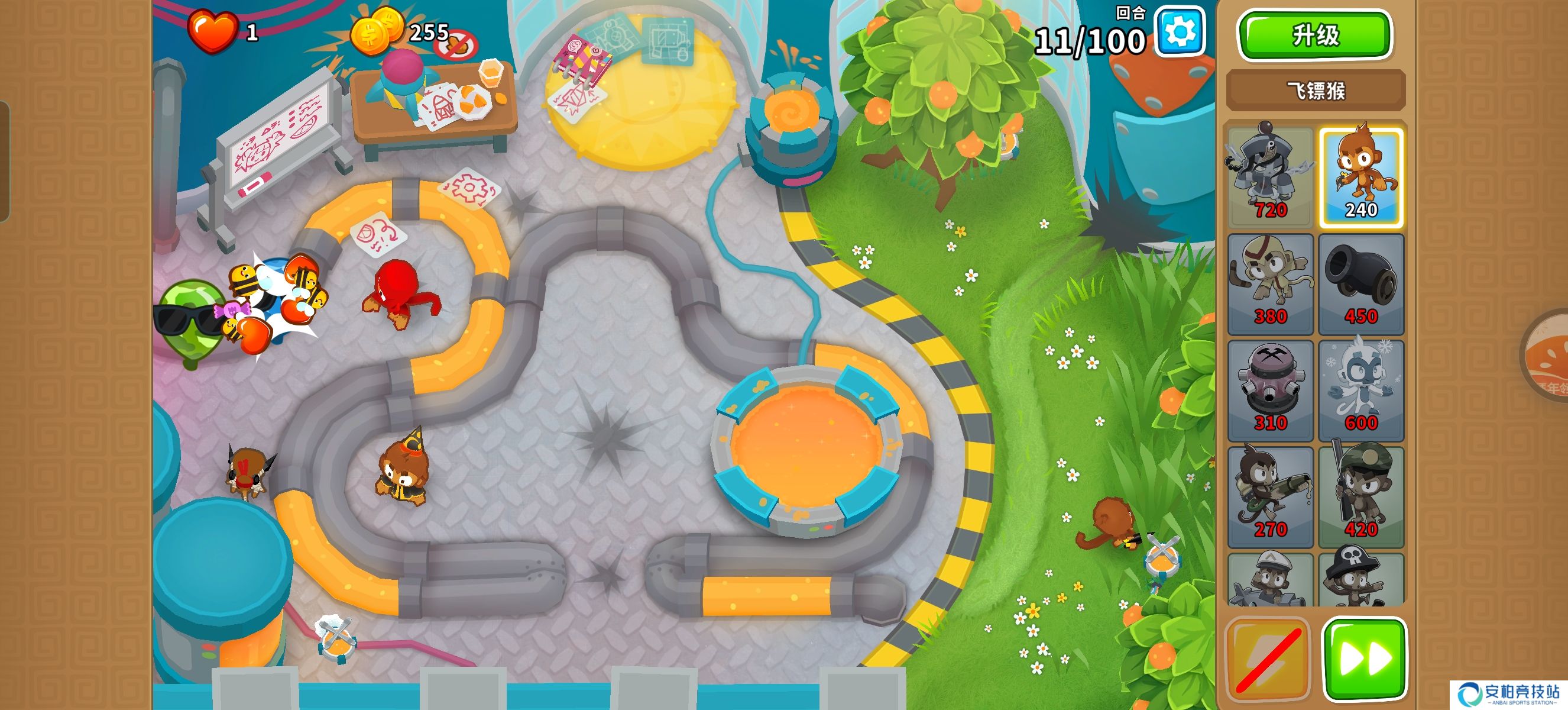The image size is (1568, 710).
Task: Pick the Sniper Monkey tower costing 420
Action: 1361,497
